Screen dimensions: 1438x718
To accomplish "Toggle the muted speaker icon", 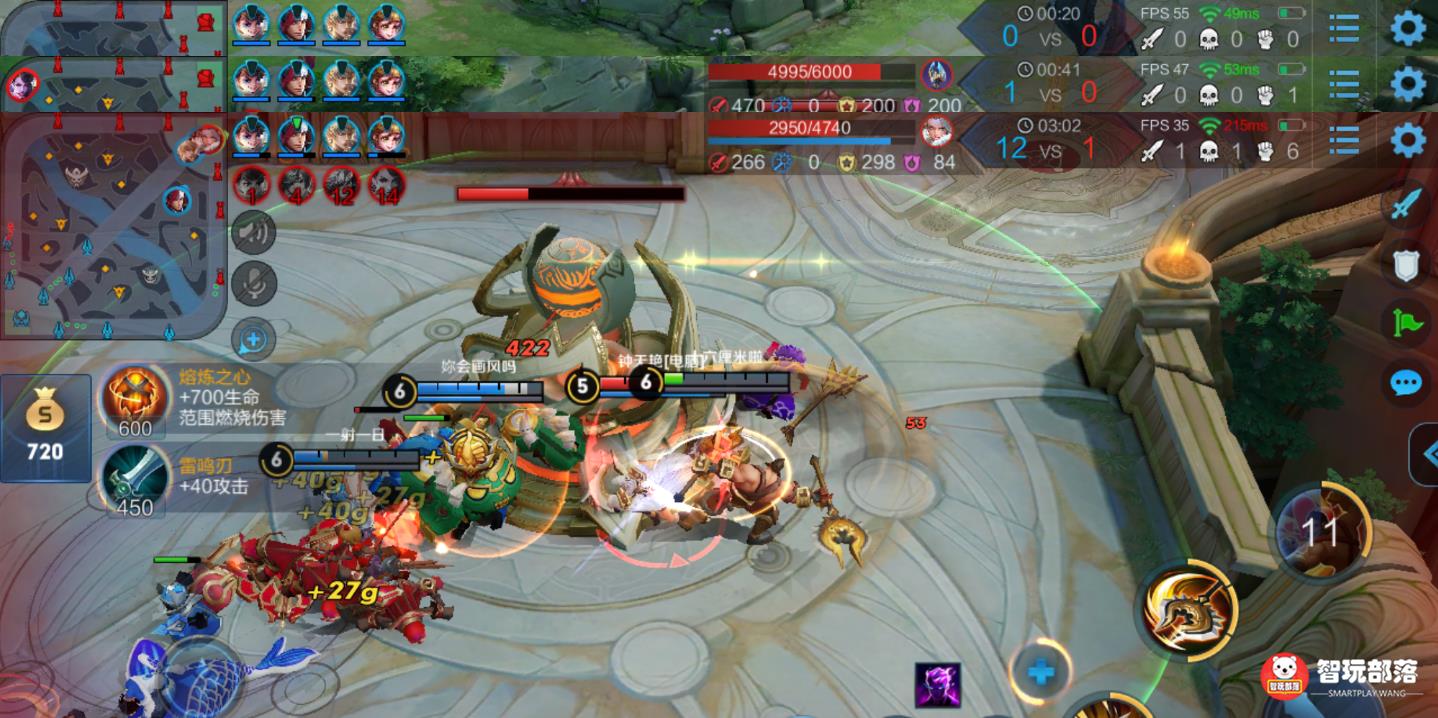I will tap(254, 233).
